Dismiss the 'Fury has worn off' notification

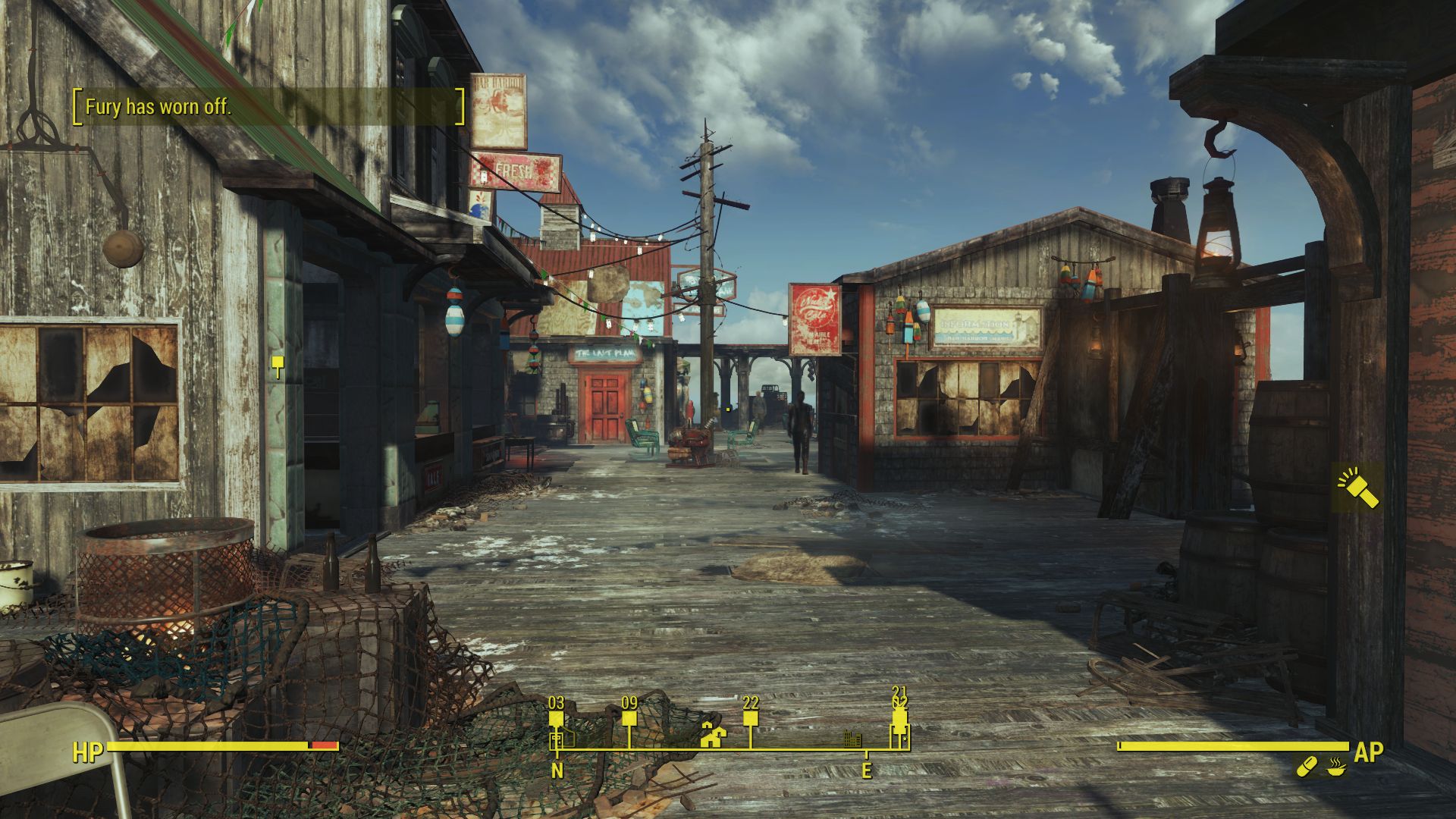coord(268,107)
